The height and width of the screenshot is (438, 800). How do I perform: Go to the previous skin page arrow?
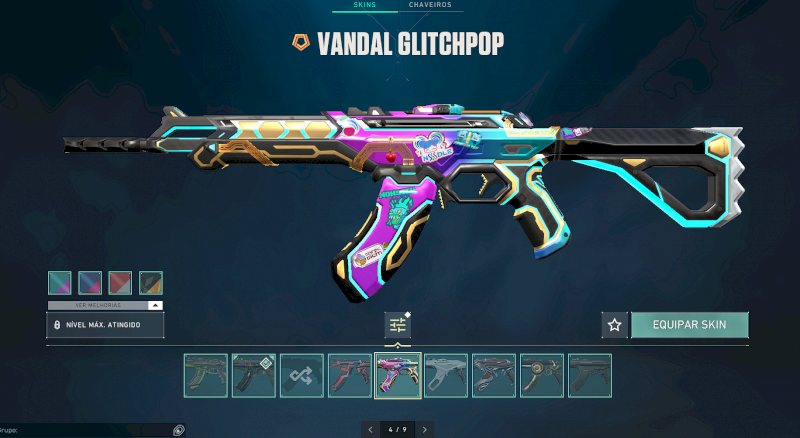click(371, 429)
